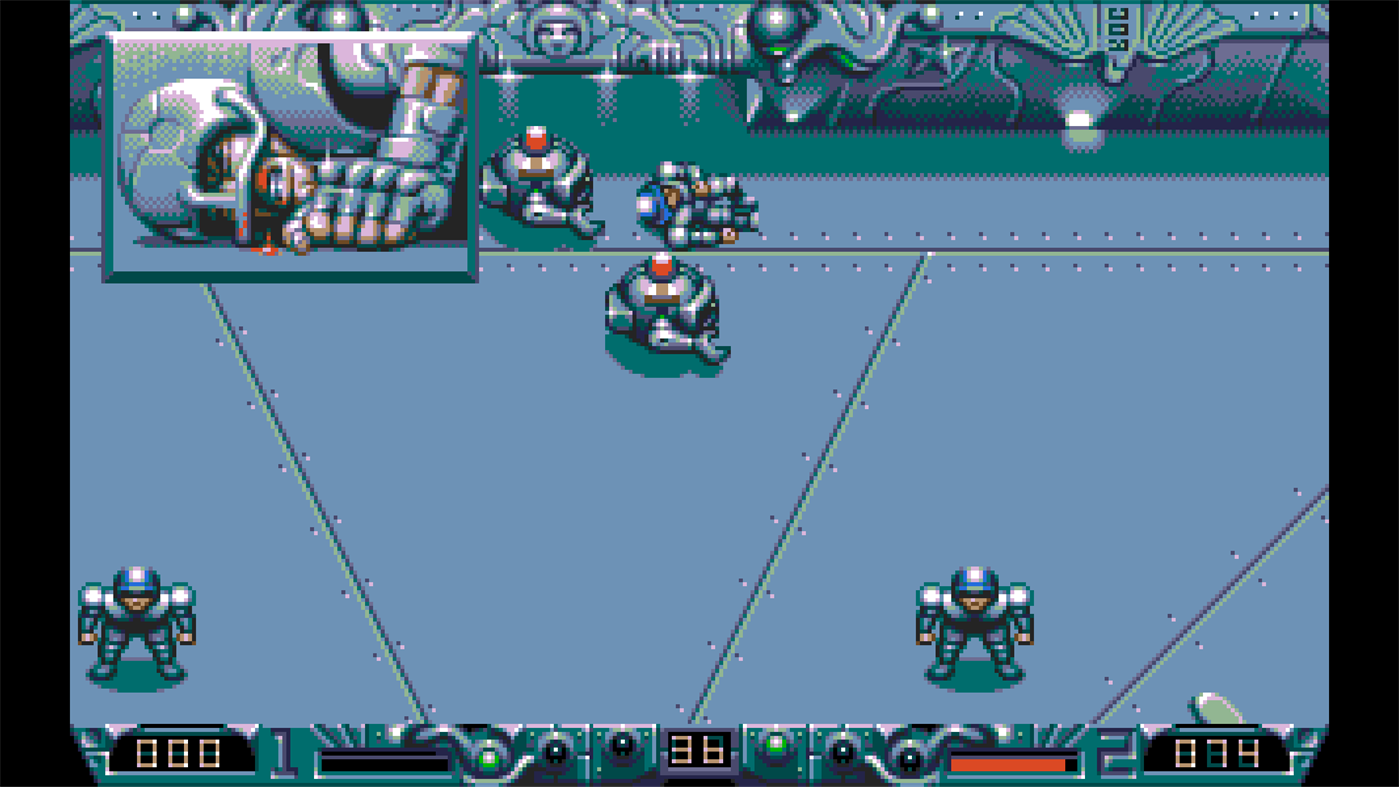Viewport: 1399px width, 787px height.
Task: Click the pile of tackled players upfield
Action: 700,205
